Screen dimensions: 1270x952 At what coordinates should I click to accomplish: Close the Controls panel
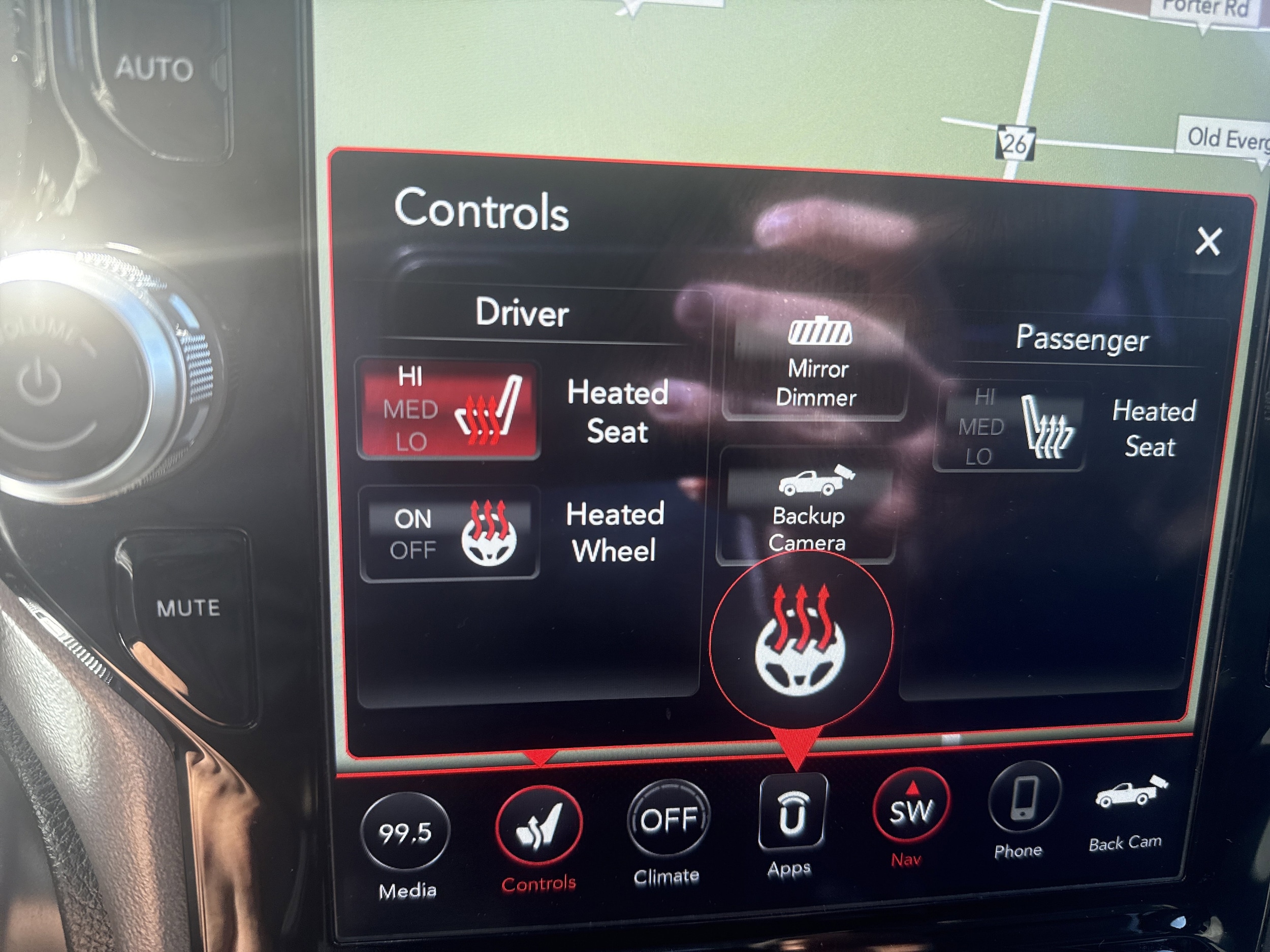[x=1208, y=242]
